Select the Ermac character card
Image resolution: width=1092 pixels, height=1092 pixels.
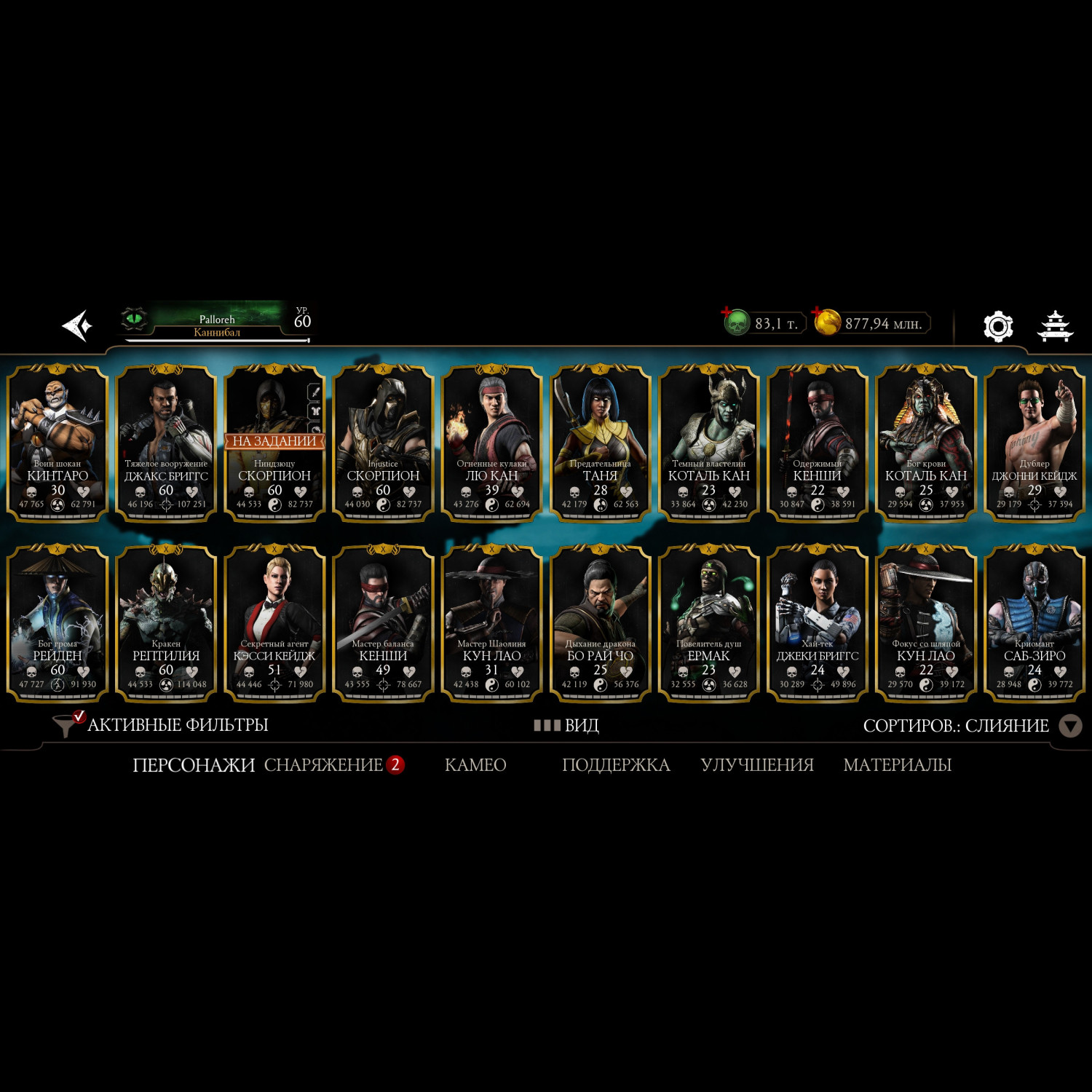(x=708, y=623)
